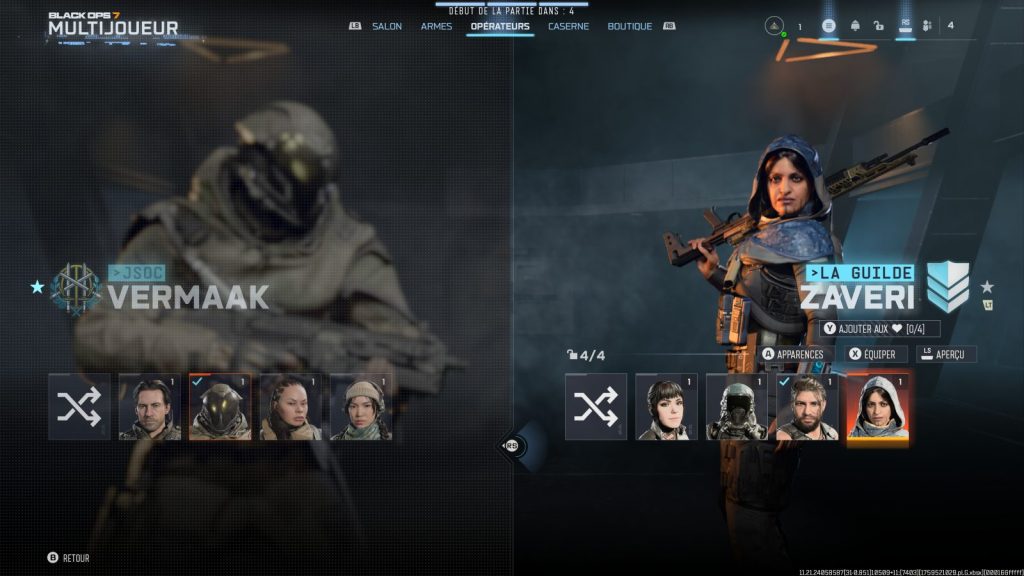Select La Guilde shuffle operators tile
Image resolution: width=1024 pixels, height=576 pixels.
click(x=596, y=407)
